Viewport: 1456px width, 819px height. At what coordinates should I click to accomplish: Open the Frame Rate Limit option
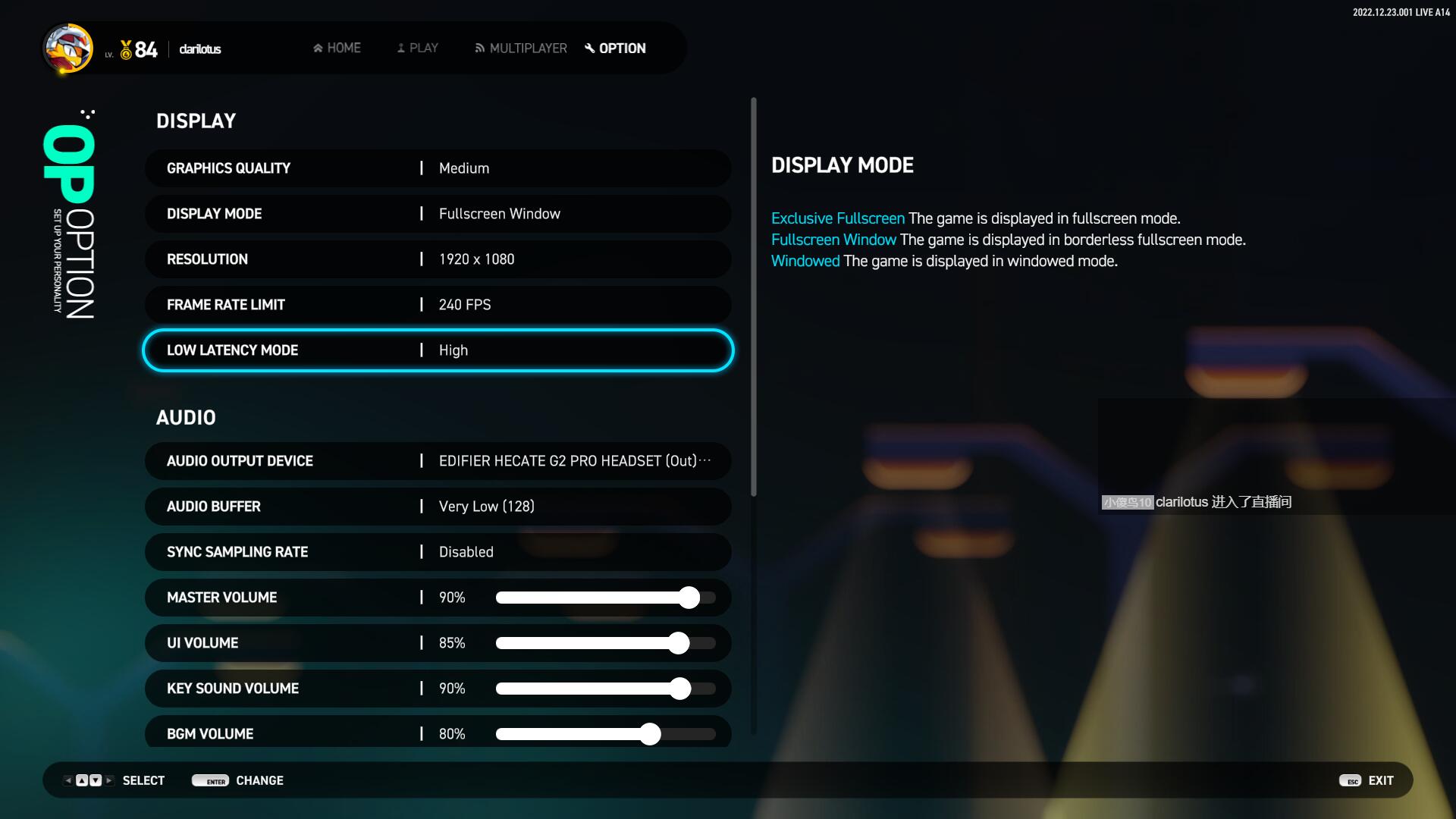click(438, 305)
